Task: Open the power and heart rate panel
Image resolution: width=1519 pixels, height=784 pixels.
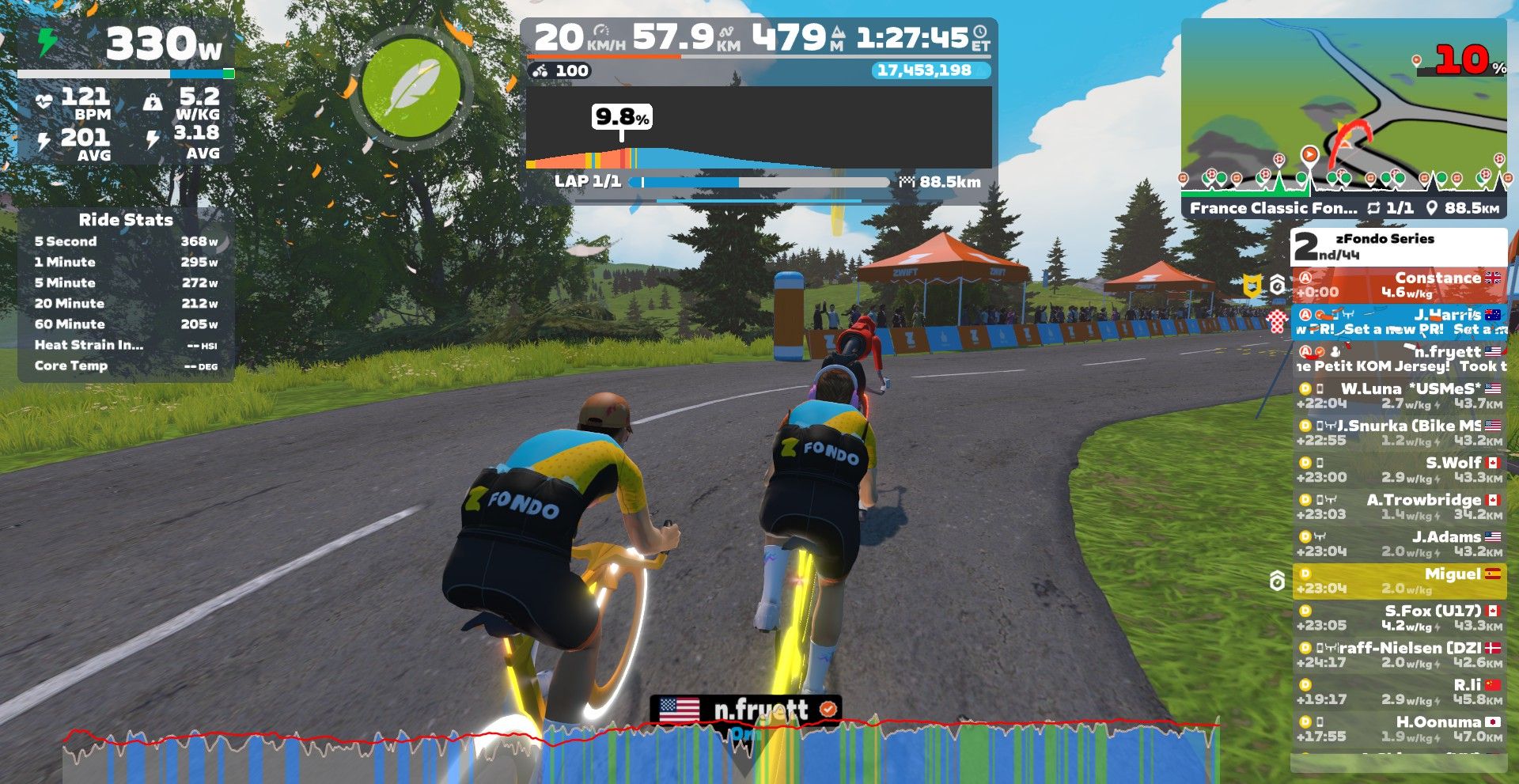Action: pos(126,91)
